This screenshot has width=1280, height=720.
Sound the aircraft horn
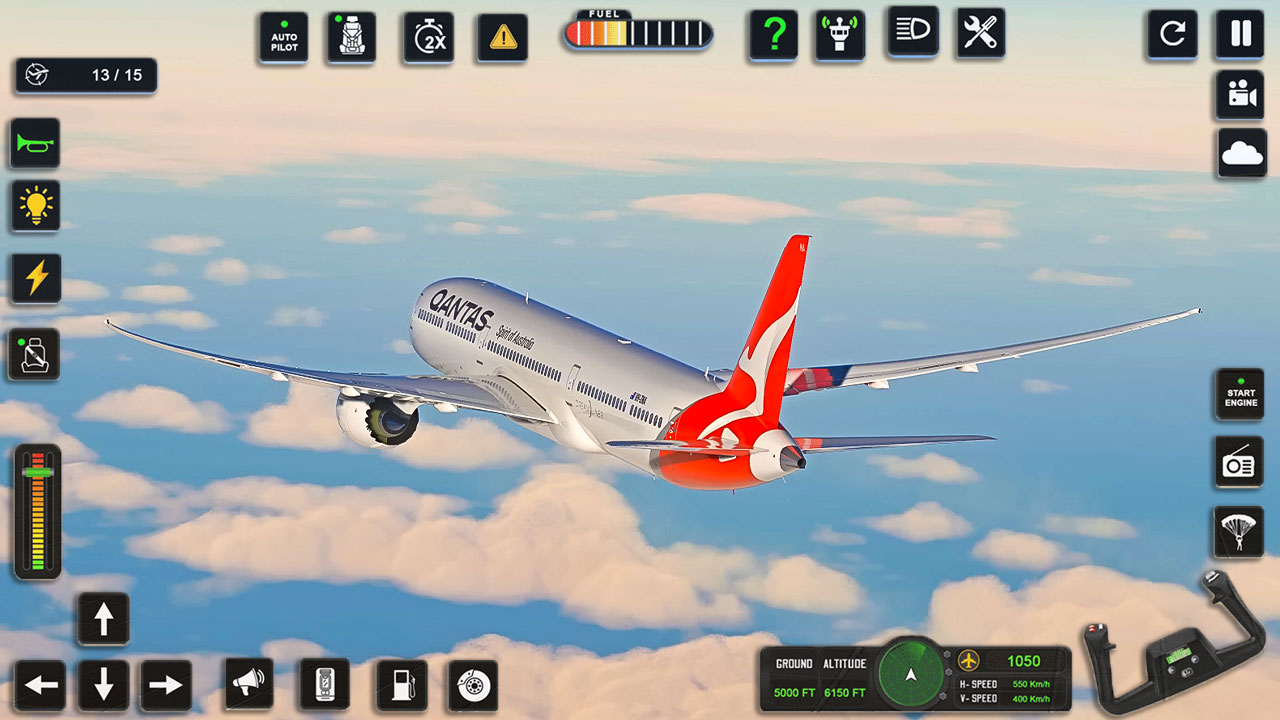(35, 145)
